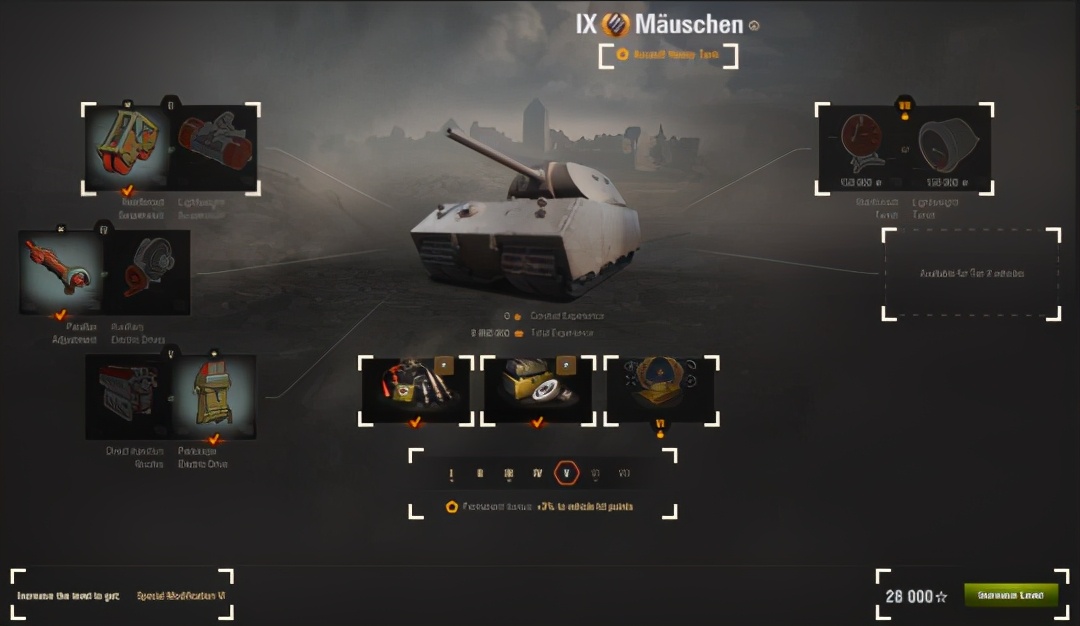Switch to level IV on level selector
This screenshot has width=1080, height=626.
538,474
